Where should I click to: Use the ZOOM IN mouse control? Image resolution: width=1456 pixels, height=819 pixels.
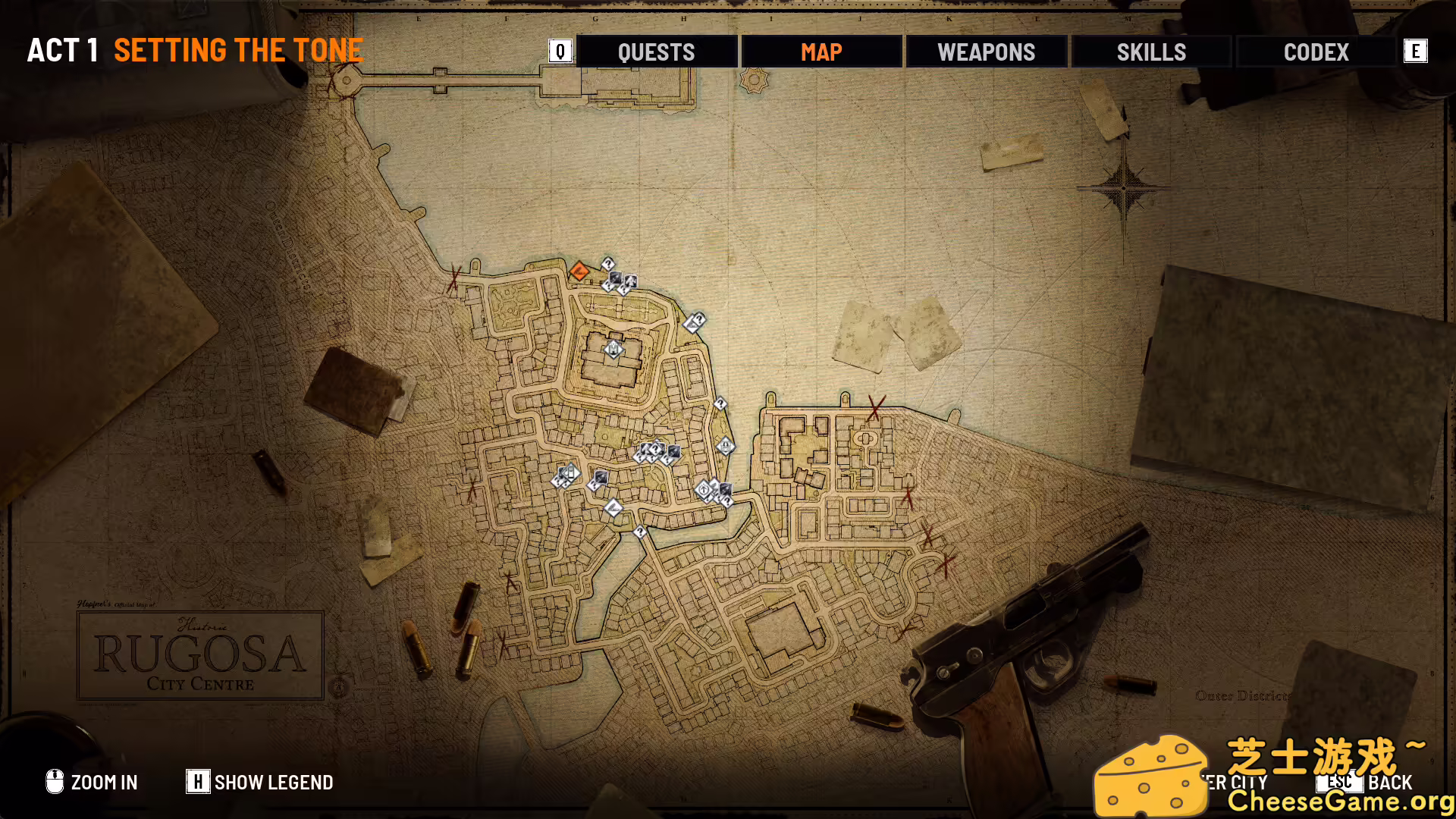(91, 782)
